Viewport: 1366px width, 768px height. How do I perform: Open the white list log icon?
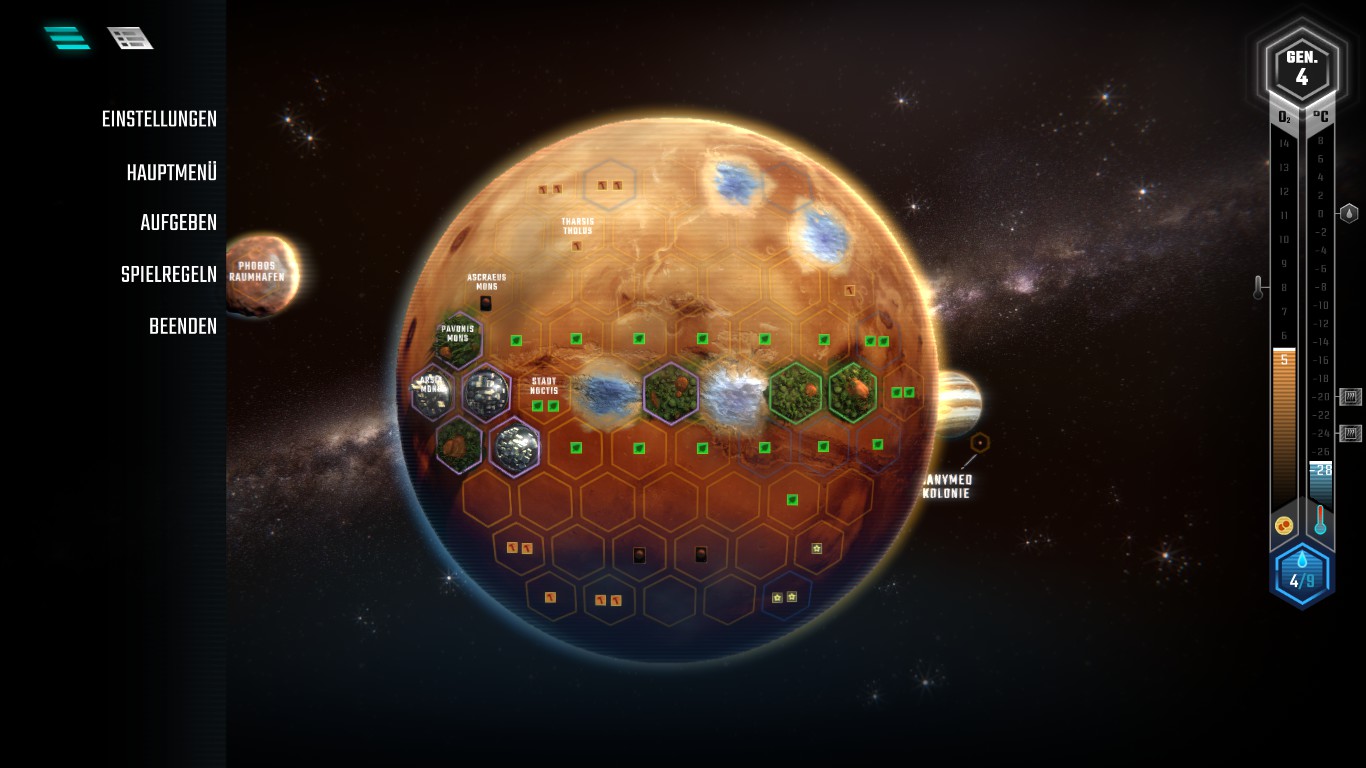click(130, 38)
